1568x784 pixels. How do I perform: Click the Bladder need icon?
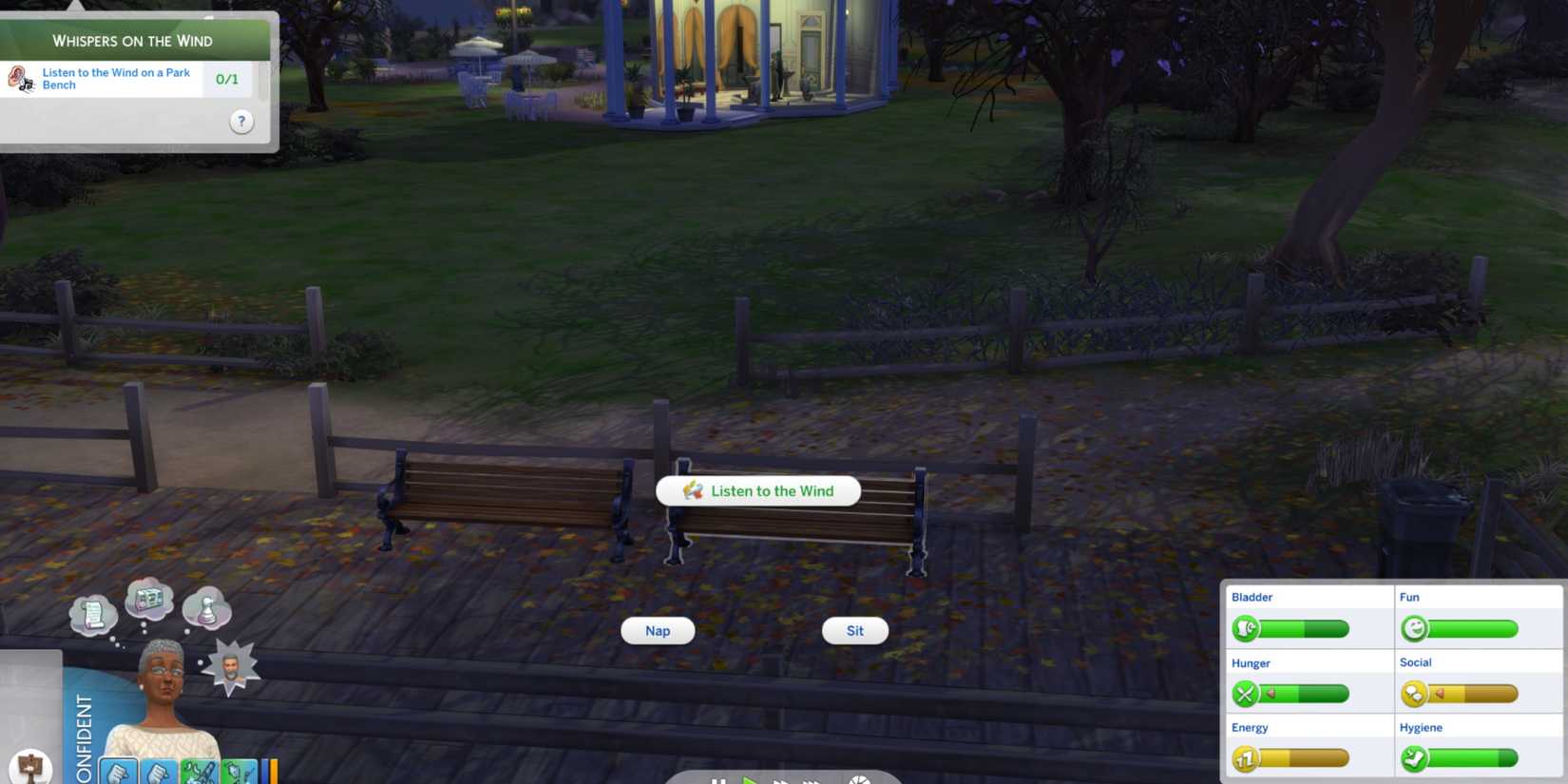coord(1247,628)
